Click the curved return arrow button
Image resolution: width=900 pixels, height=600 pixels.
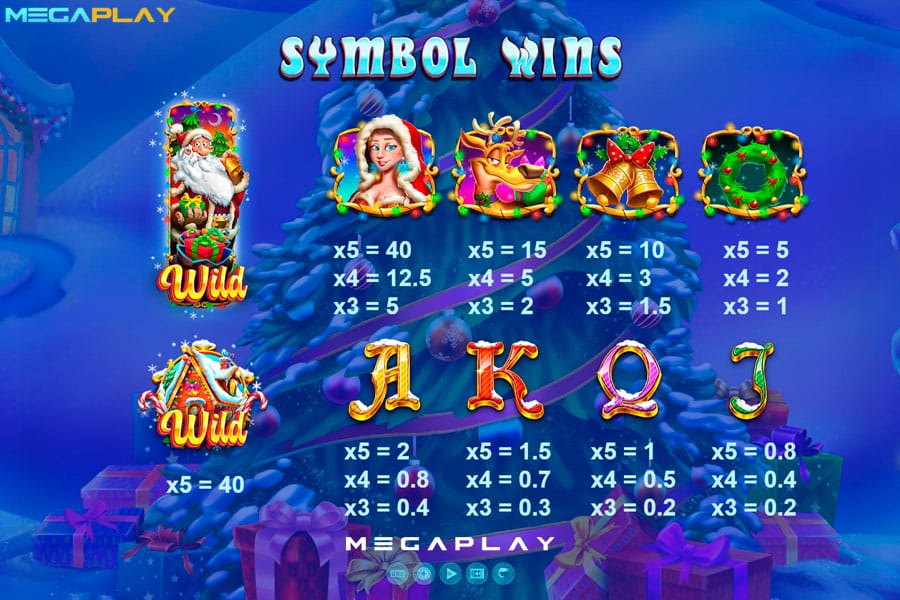click(x=502, y=573)
